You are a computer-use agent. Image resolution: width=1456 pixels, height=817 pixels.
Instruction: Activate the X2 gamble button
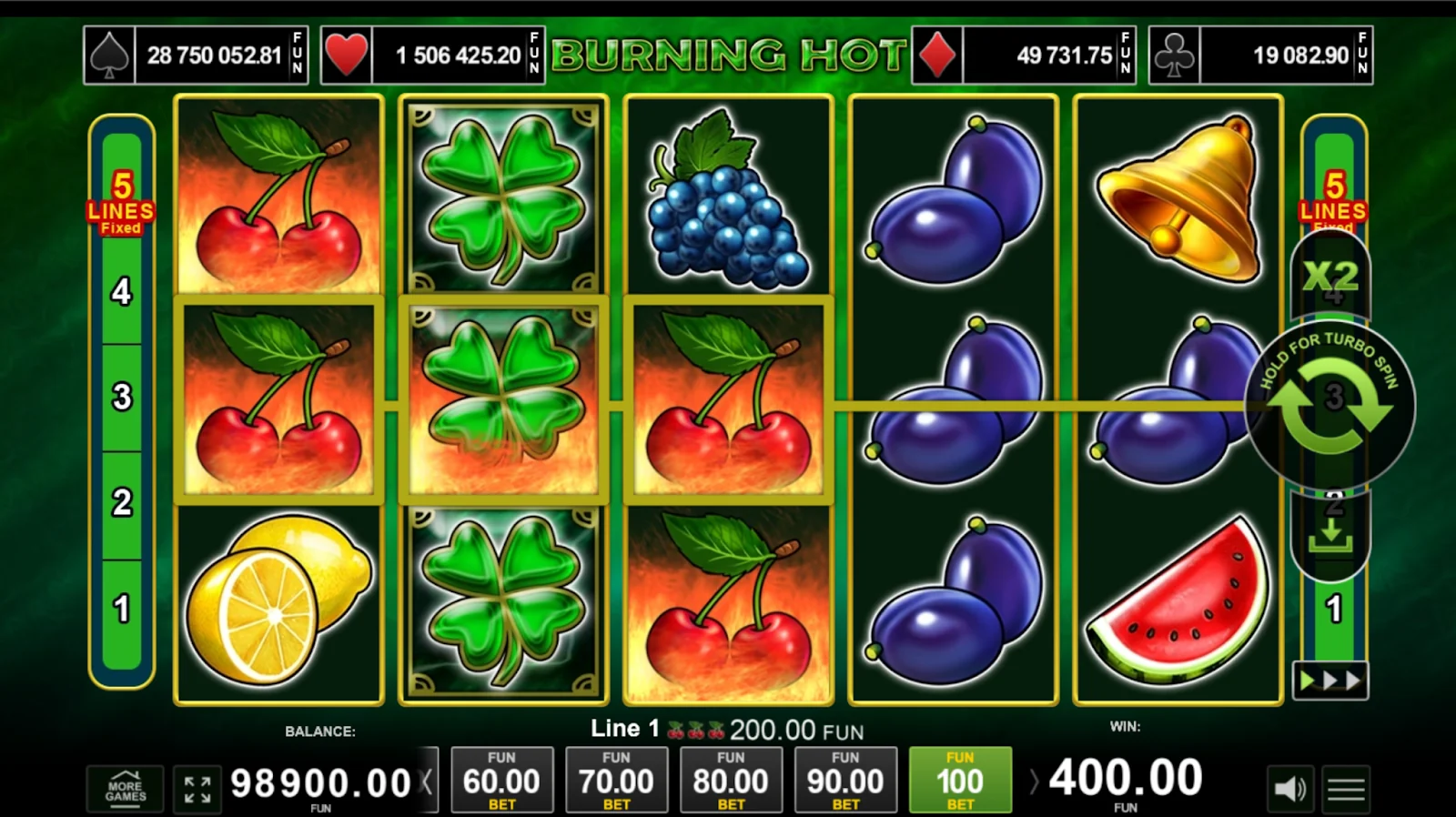coord(1330,275)
